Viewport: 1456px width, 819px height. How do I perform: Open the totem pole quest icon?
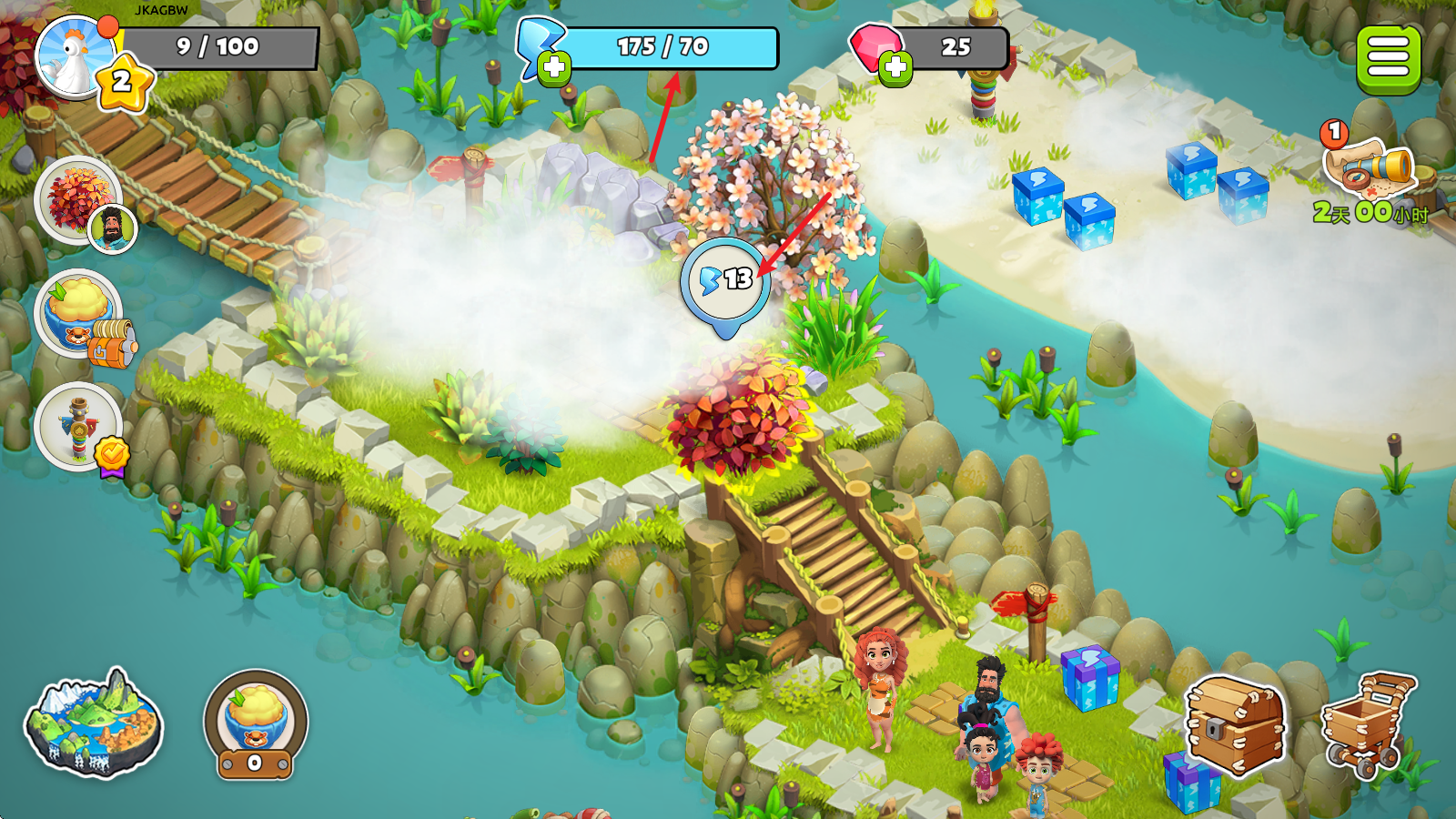coord(79,426)
